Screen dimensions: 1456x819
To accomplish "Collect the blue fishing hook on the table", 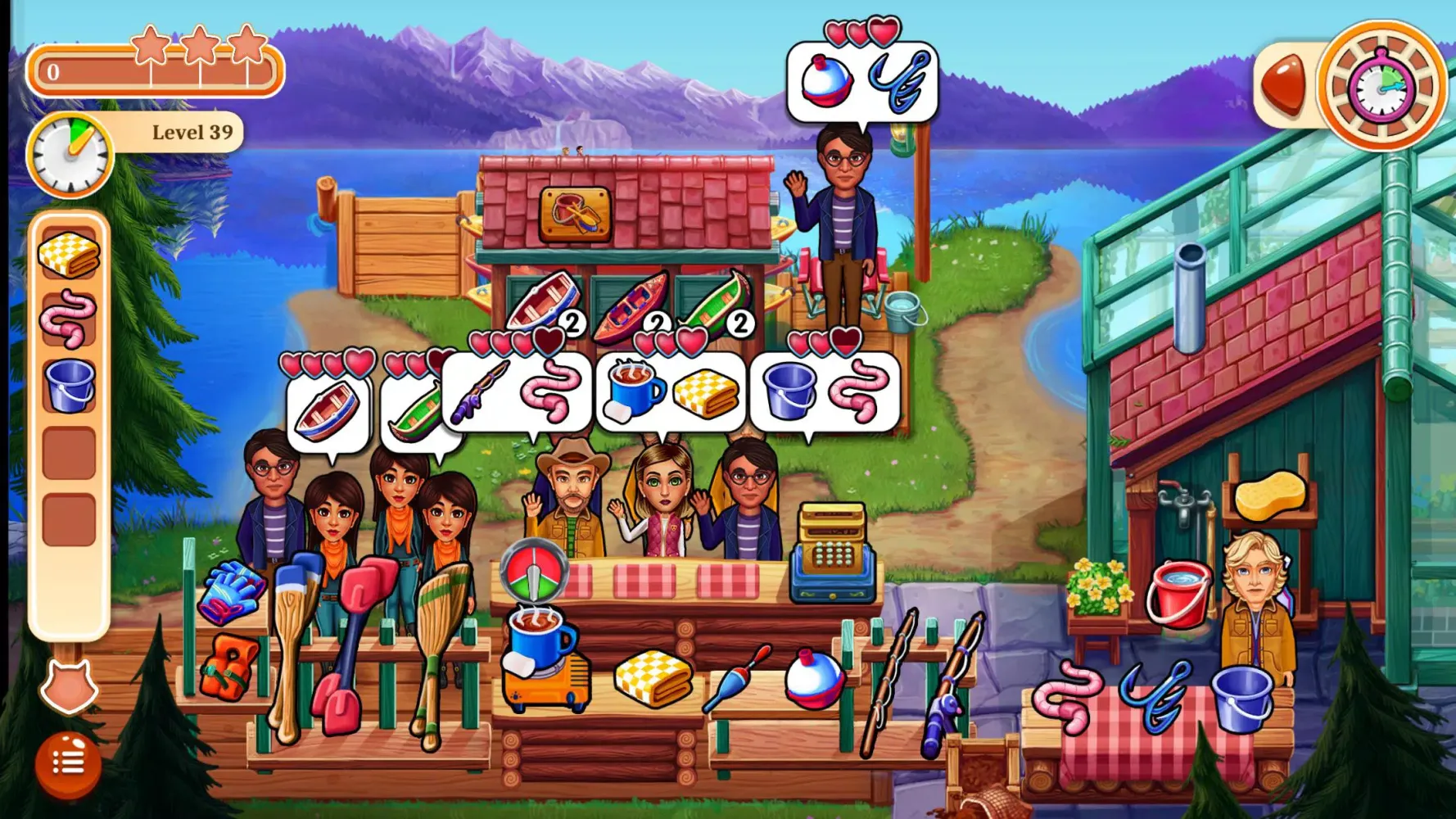I will pyautogui.click(x=1153, y=695).
